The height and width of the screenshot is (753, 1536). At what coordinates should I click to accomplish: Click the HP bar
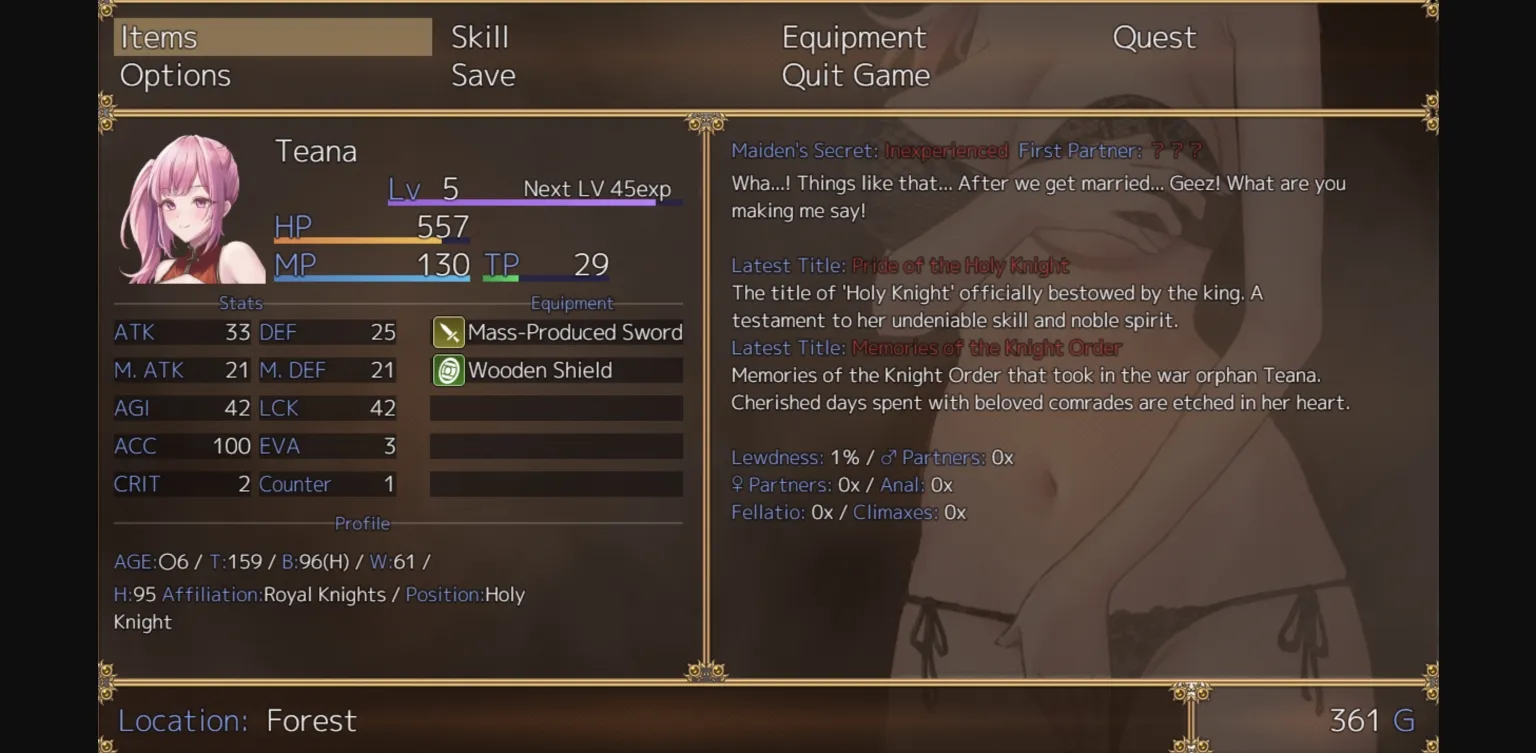click(x=370, y=240)
